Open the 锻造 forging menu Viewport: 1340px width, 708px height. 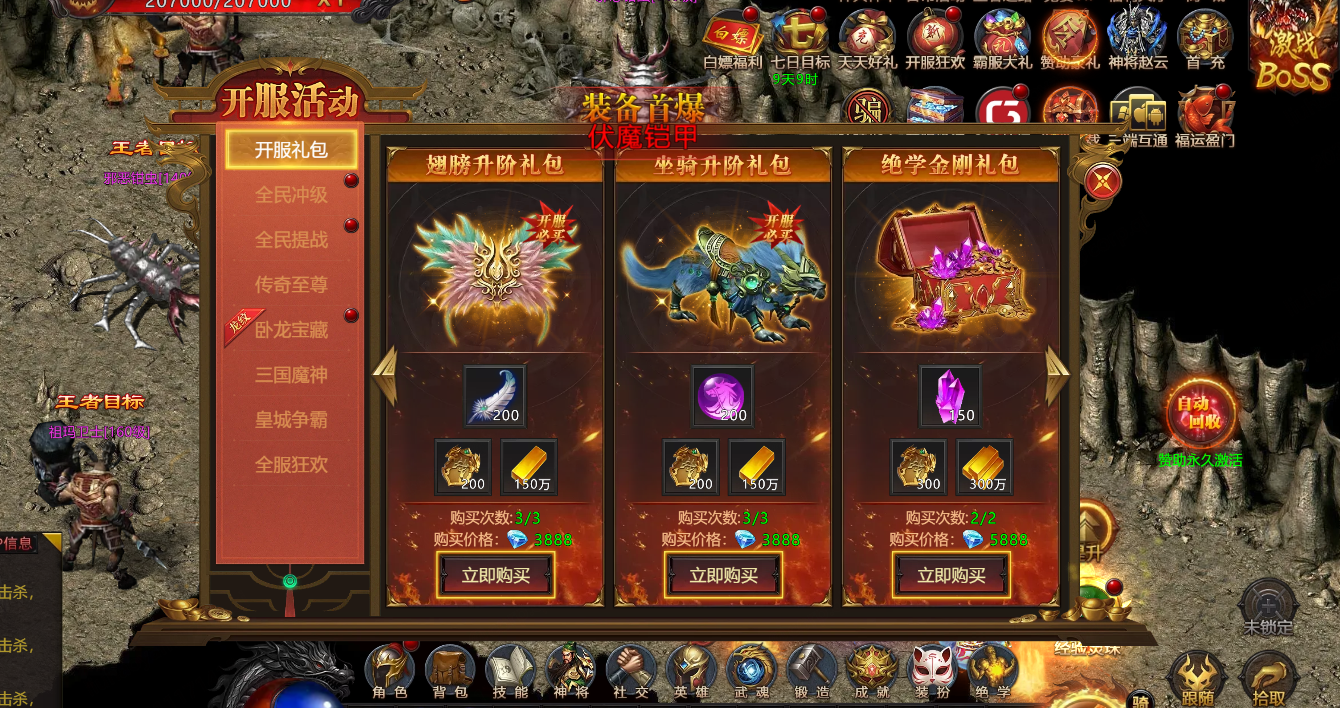pos(811,673)
